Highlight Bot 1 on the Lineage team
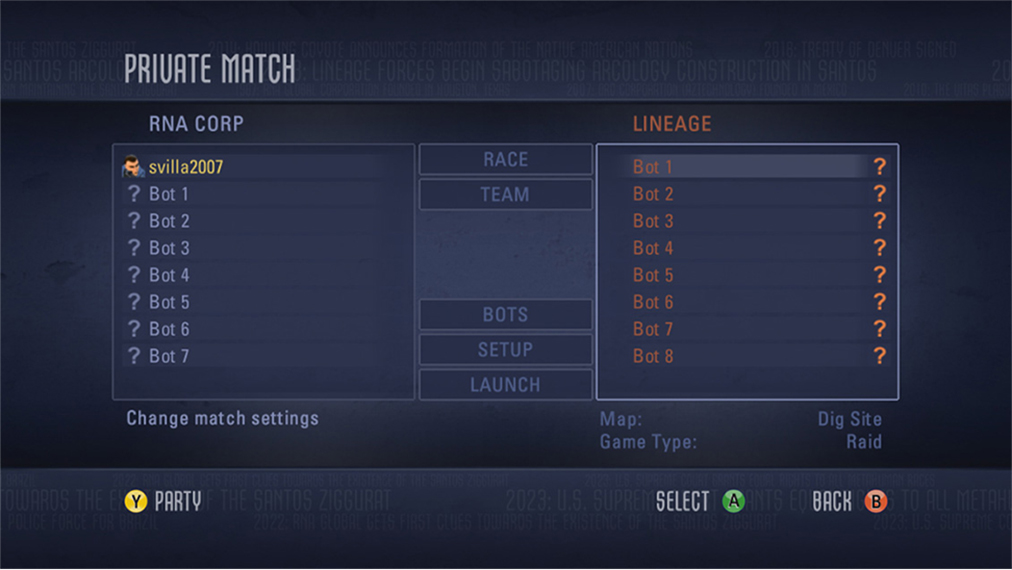 coord(653,167)
